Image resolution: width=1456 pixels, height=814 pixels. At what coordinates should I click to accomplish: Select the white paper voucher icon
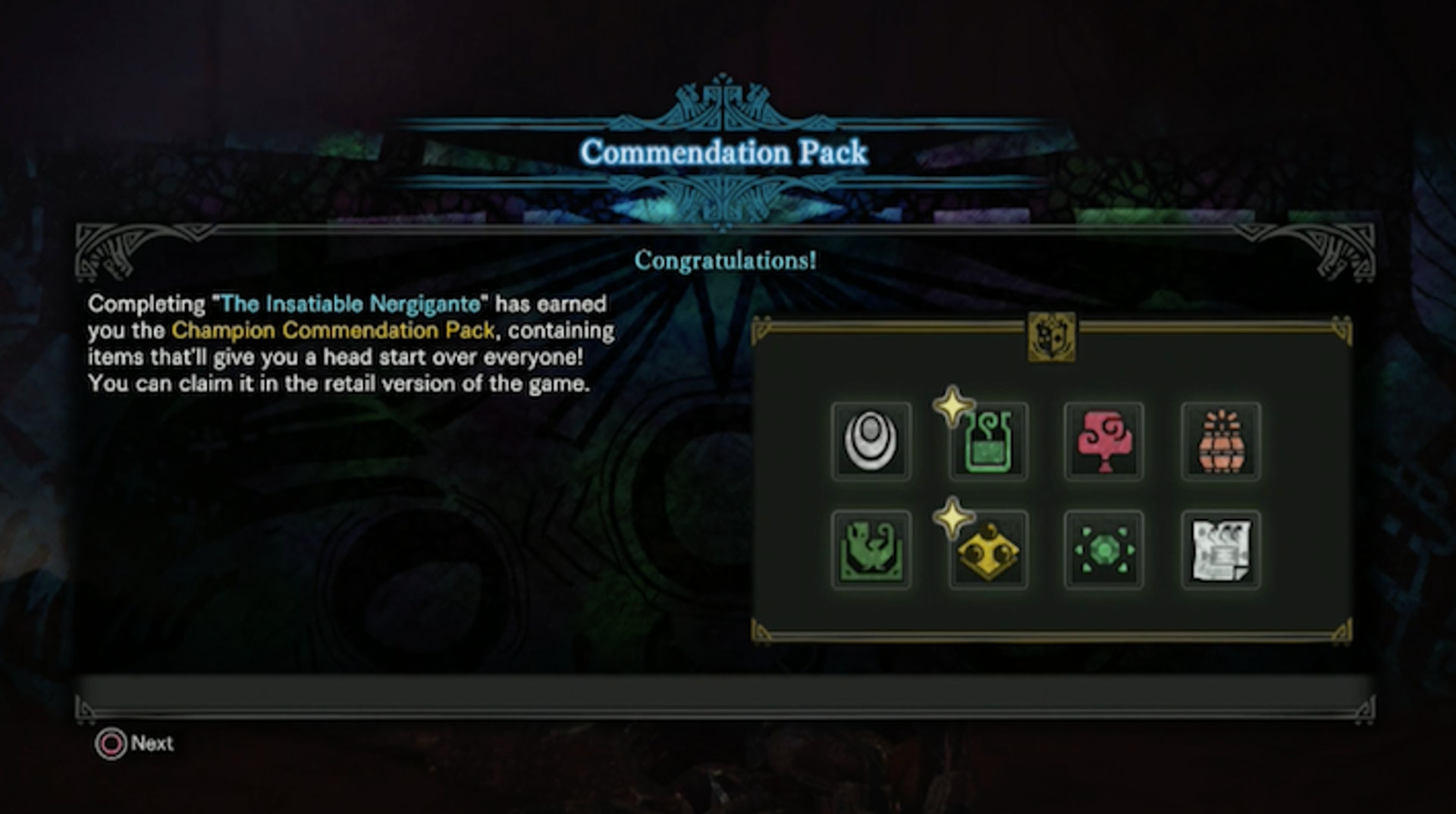pos(1221,550)
